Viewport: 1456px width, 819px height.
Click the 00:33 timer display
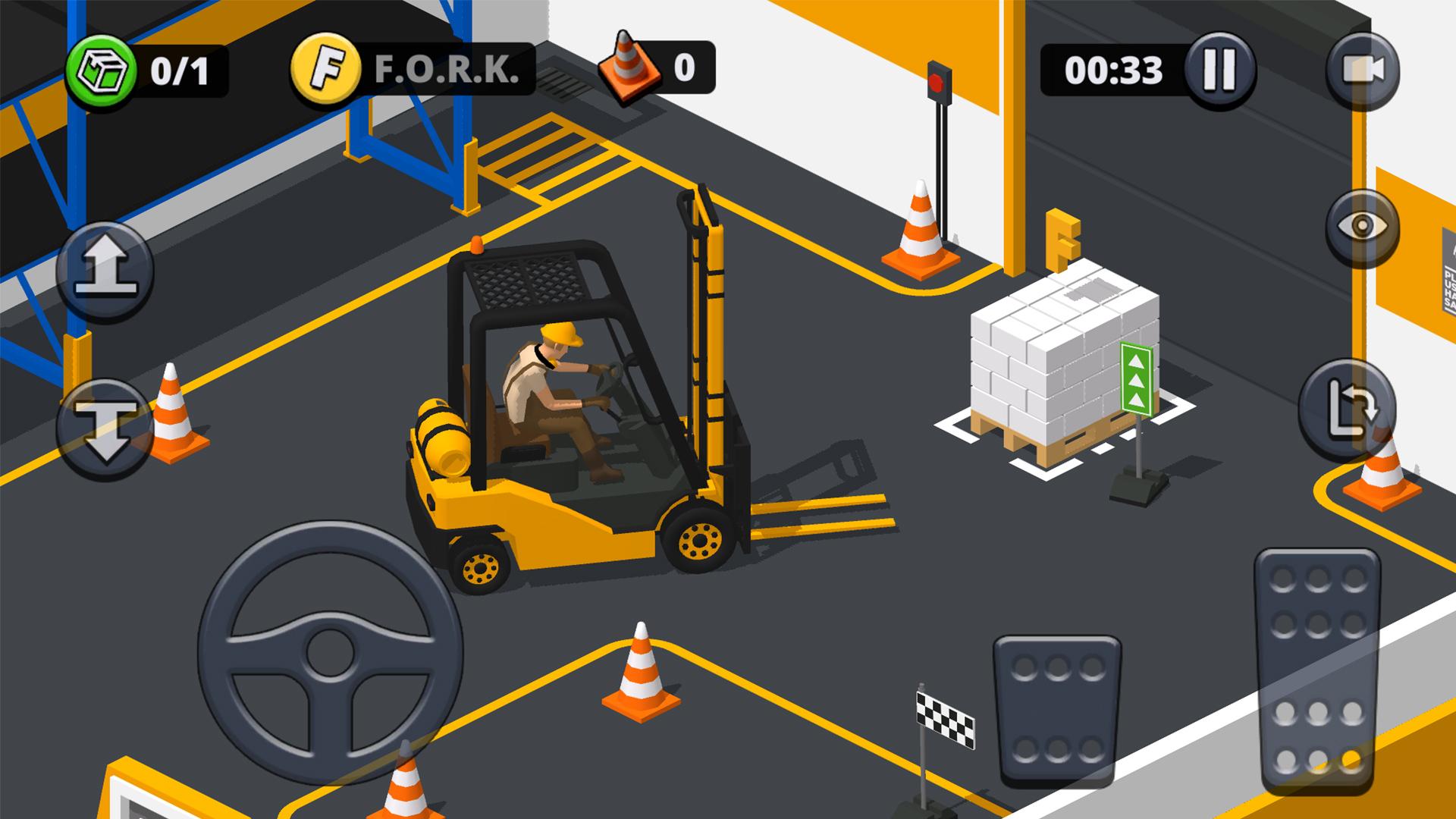click(1113, 69)
